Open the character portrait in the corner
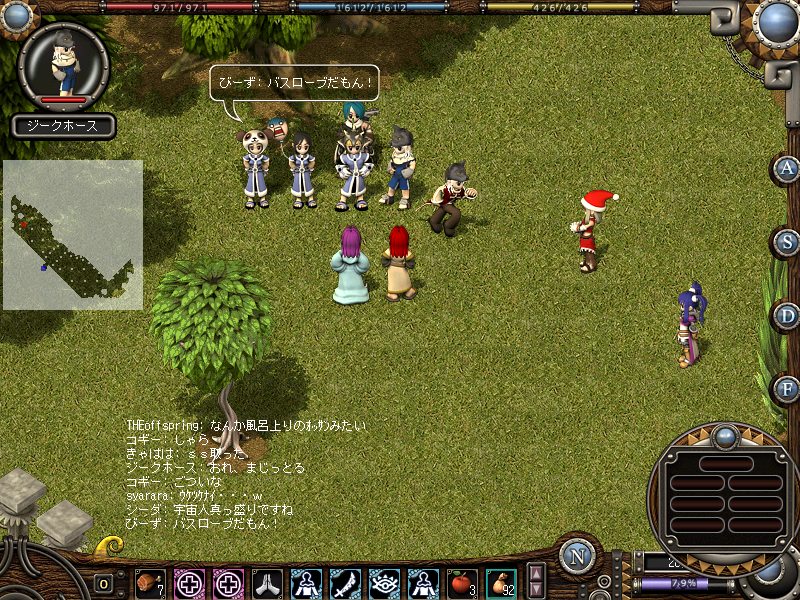This screenshot has width=800, height=600. click(65, 63)
